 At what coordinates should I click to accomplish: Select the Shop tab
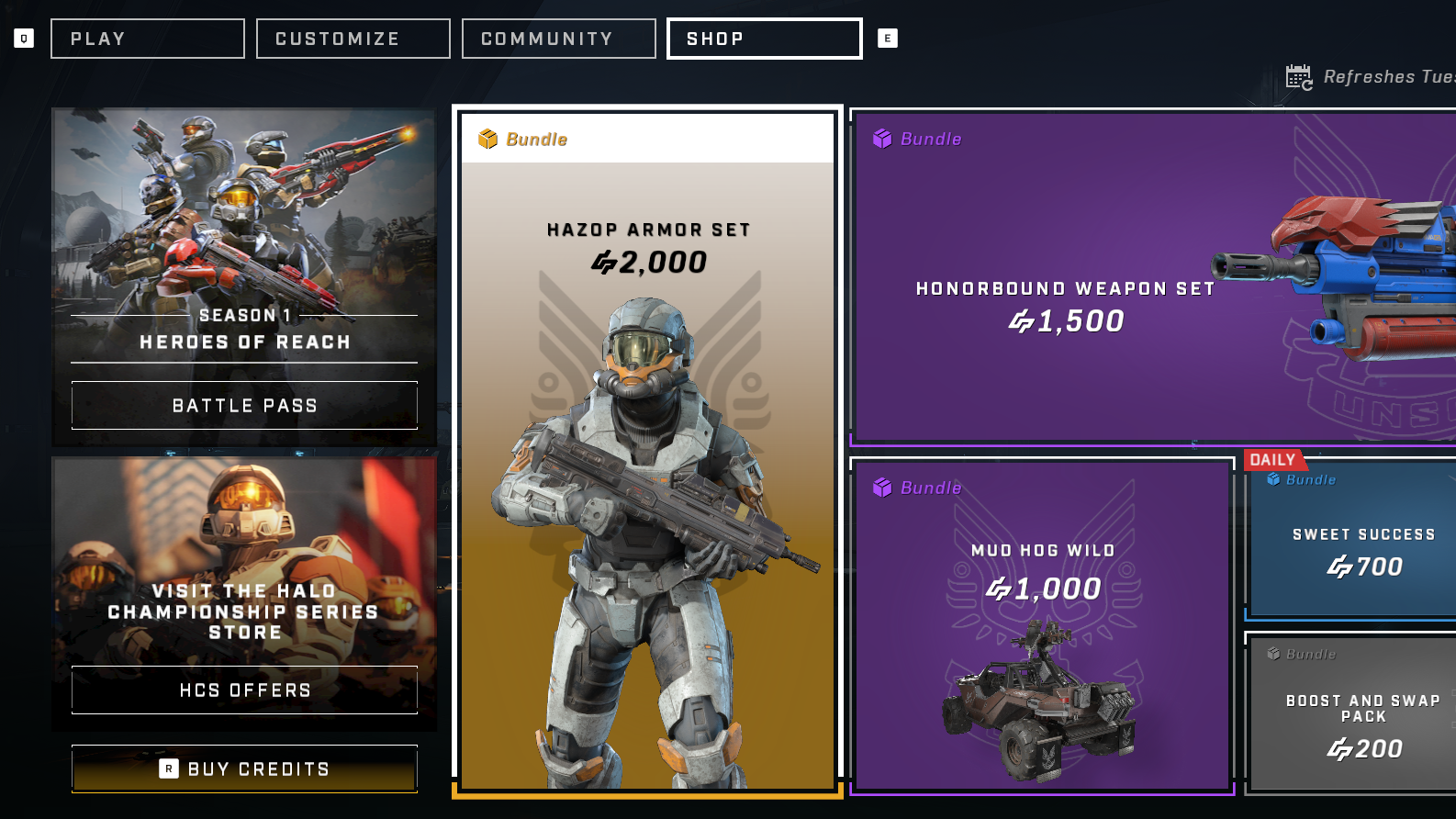coord(764,39)
